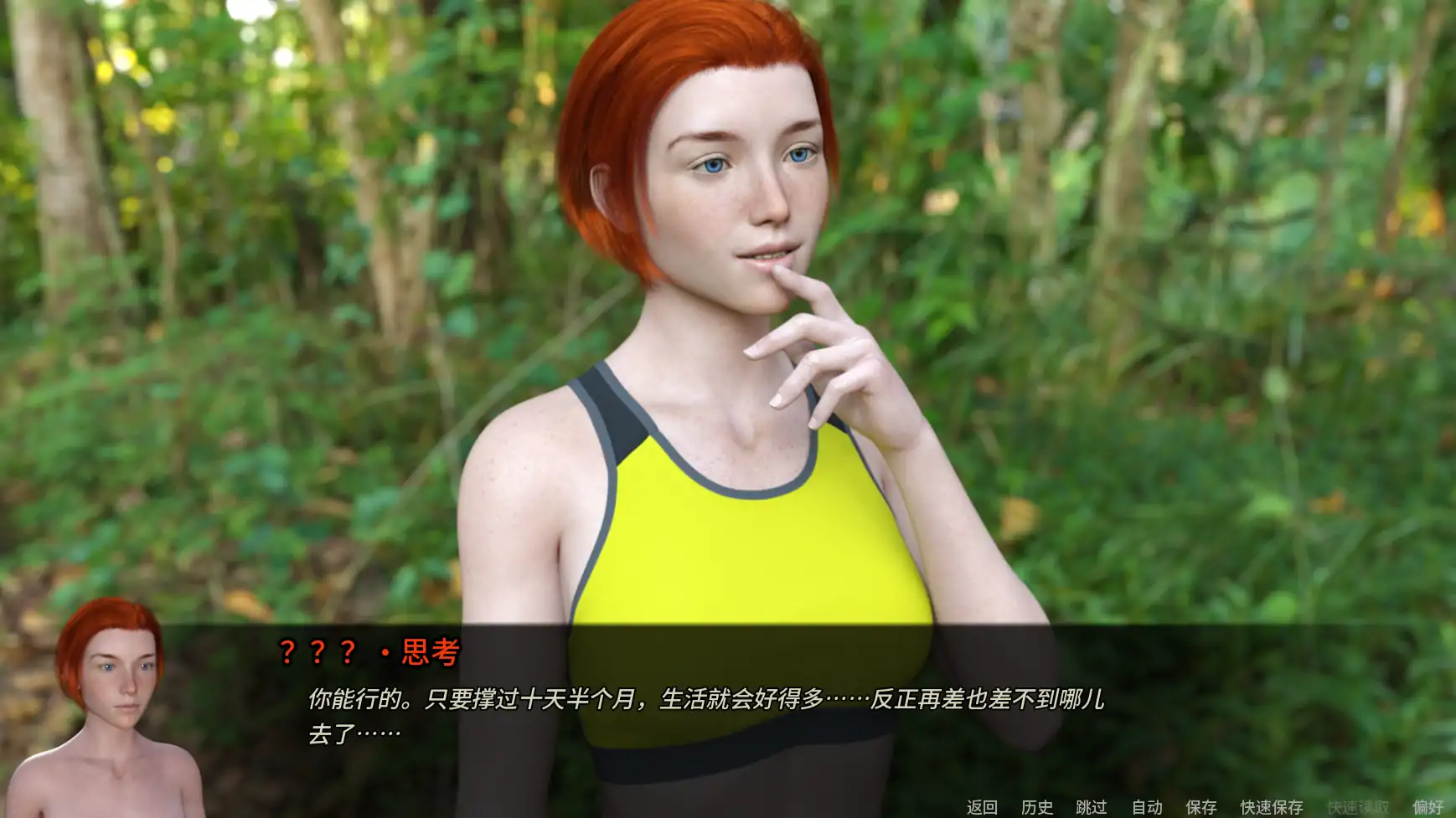Click 返回 to go back a line
Image resolution: width=1456 pixels, height=818 pixels.
click(x=984, y=806)
